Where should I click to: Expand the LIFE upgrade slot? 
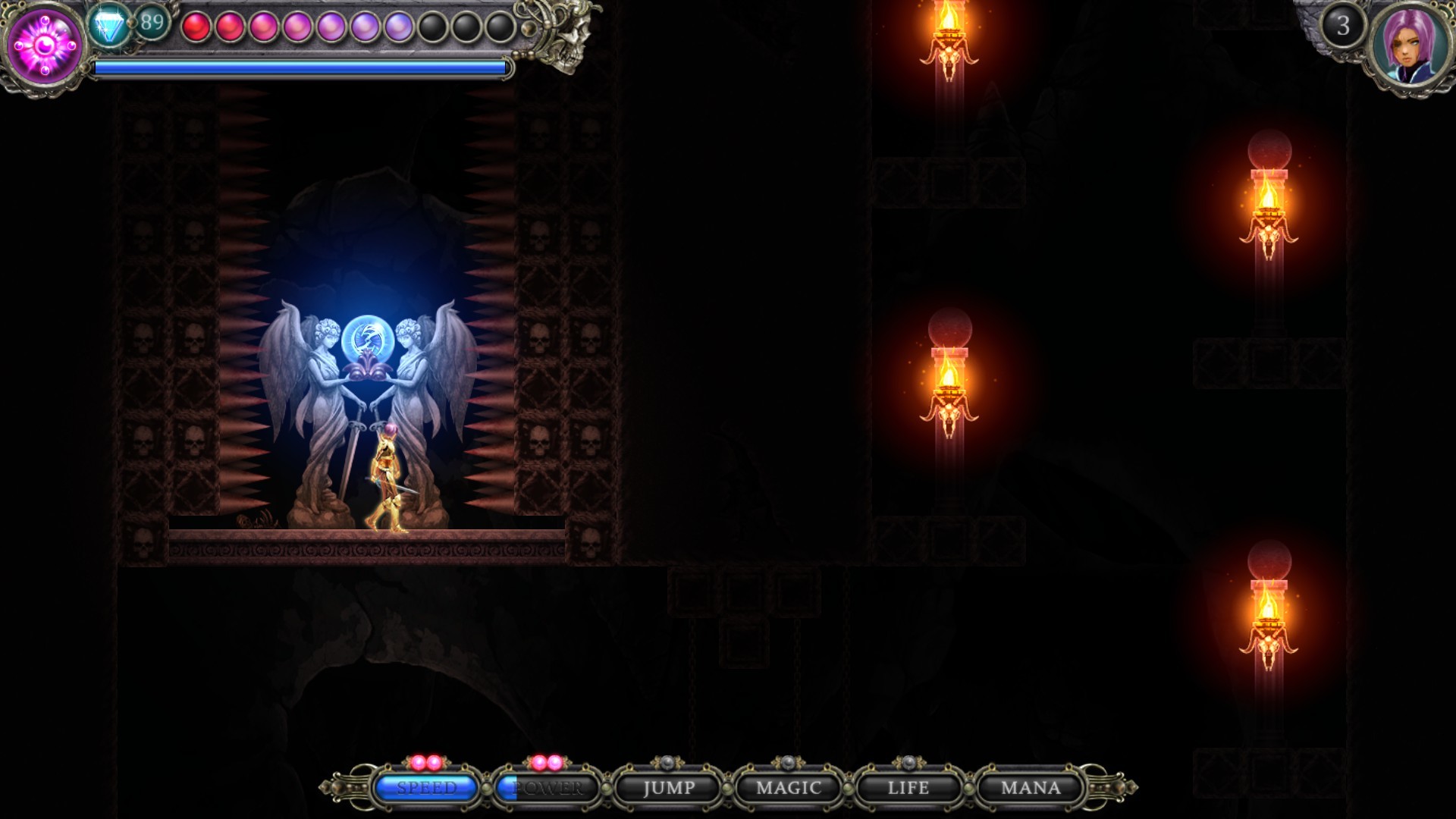[x=908, y=789]
